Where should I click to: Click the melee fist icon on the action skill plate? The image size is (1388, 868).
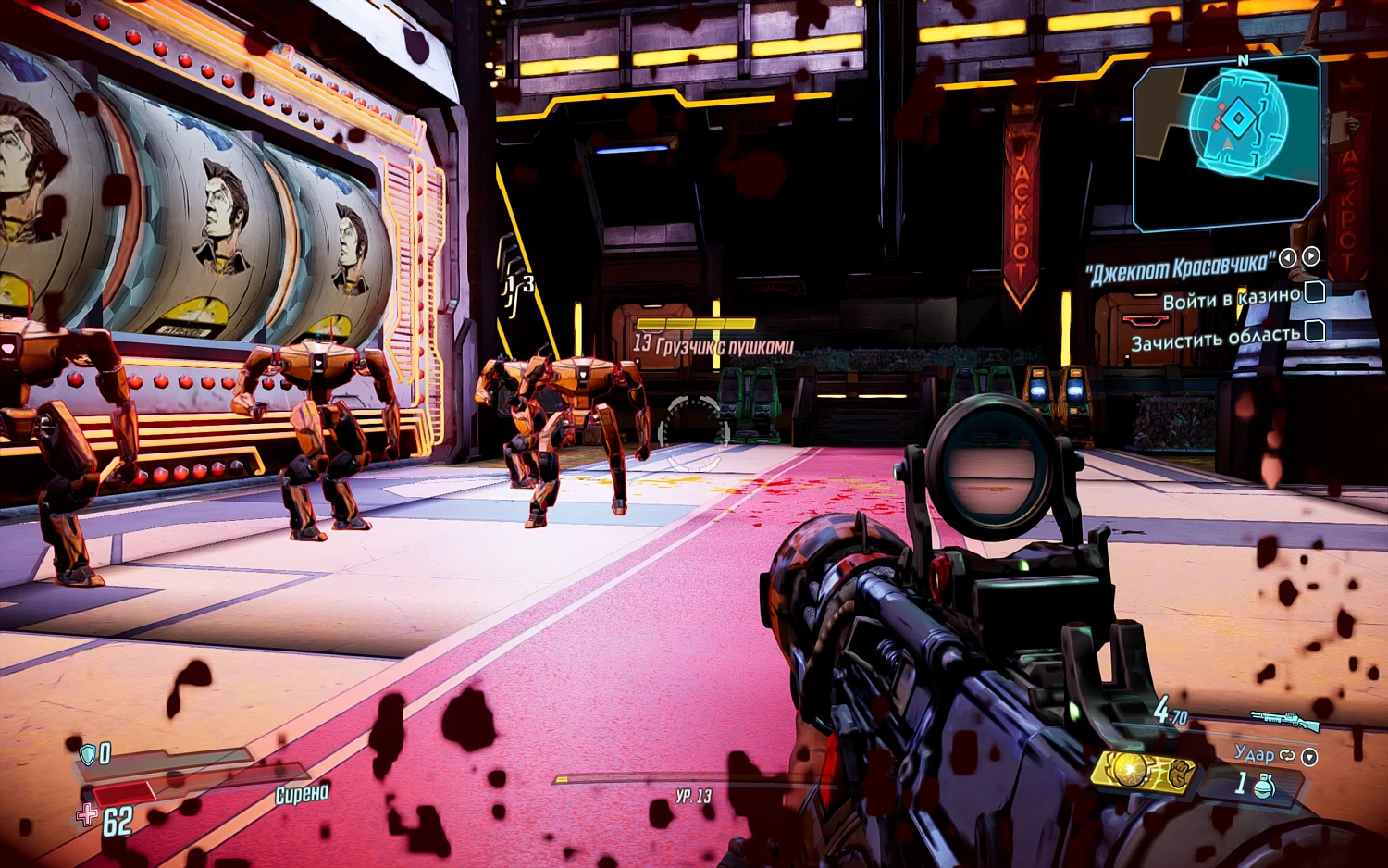pyautogui.click(x=1179, y=772)
